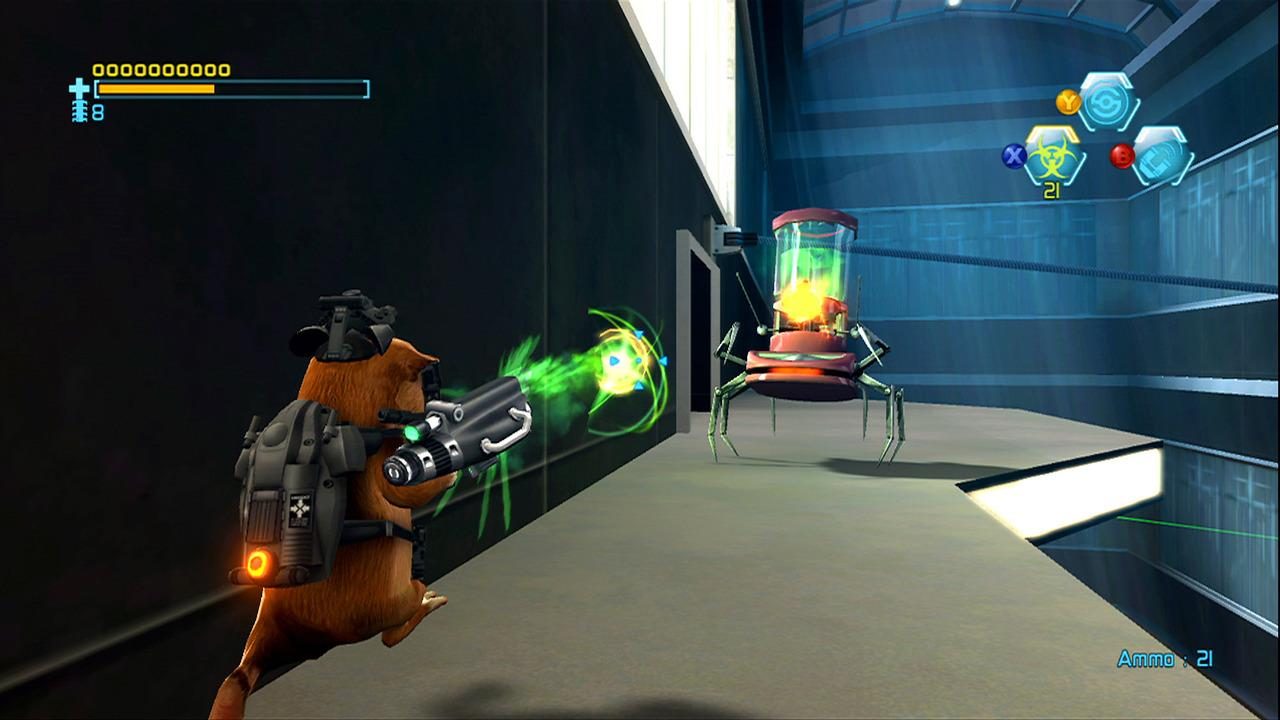Click the yellow health progress bar

click(155, 88)
